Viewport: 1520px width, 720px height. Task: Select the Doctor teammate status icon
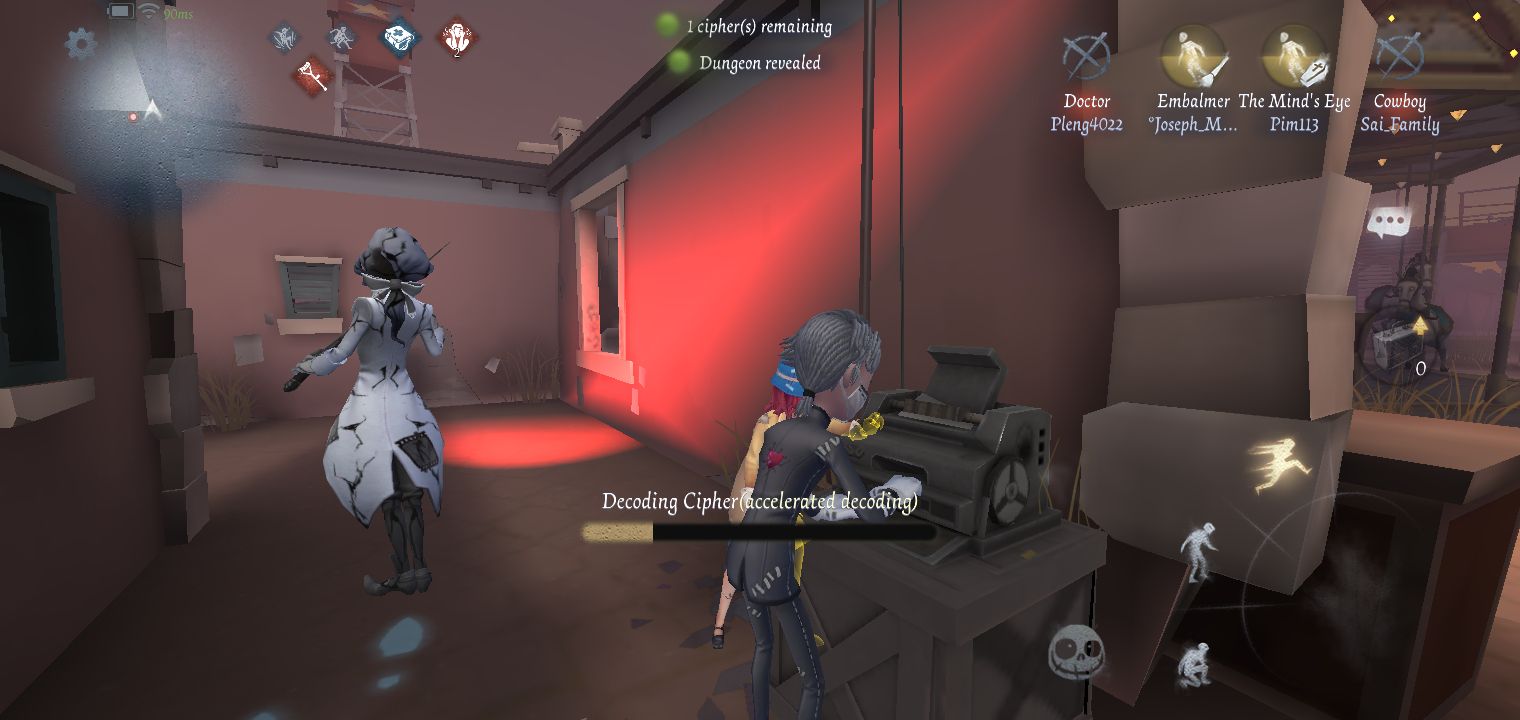[1086, 55]
